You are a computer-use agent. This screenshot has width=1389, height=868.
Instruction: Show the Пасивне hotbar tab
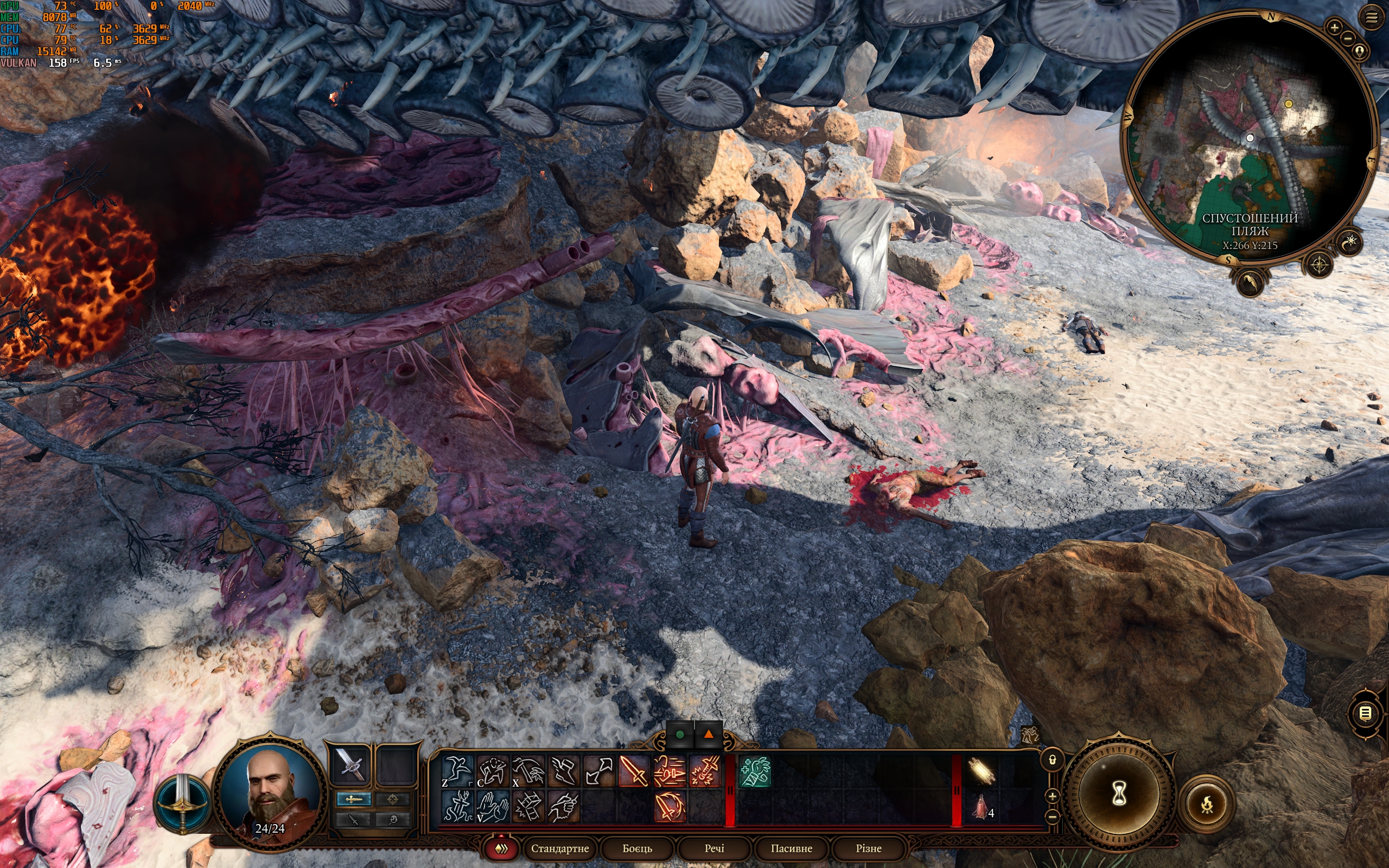click(x=791, y=848)
